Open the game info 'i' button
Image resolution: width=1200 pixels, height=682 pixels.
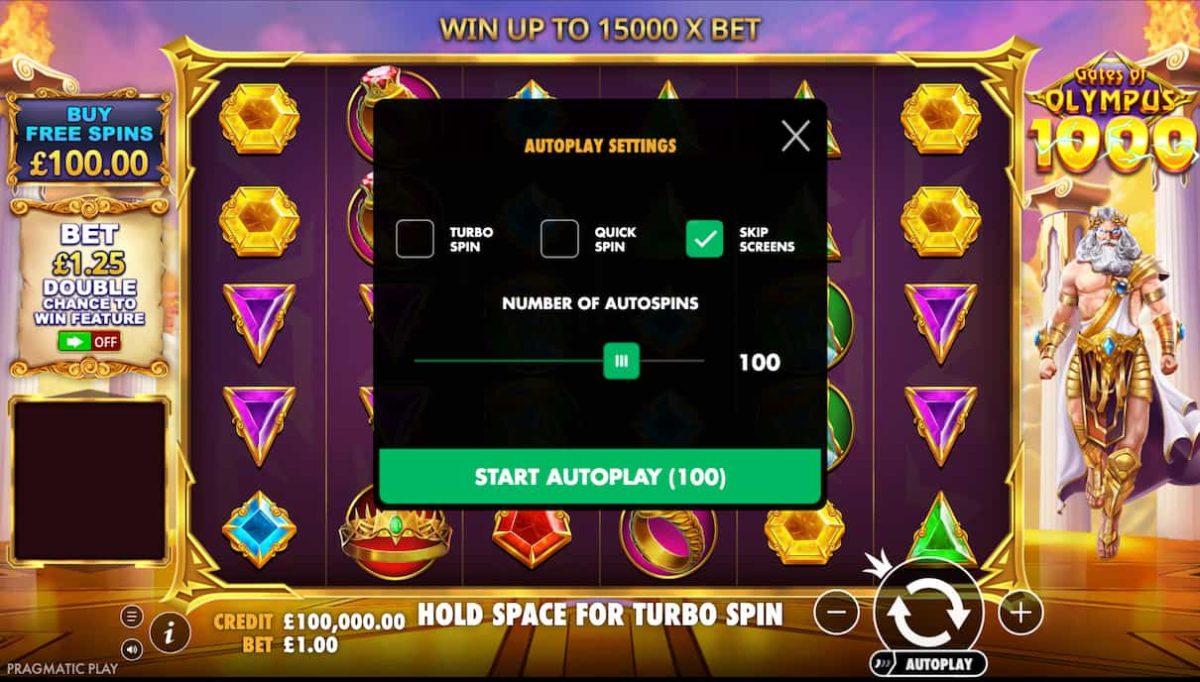[x=171, y=632]
